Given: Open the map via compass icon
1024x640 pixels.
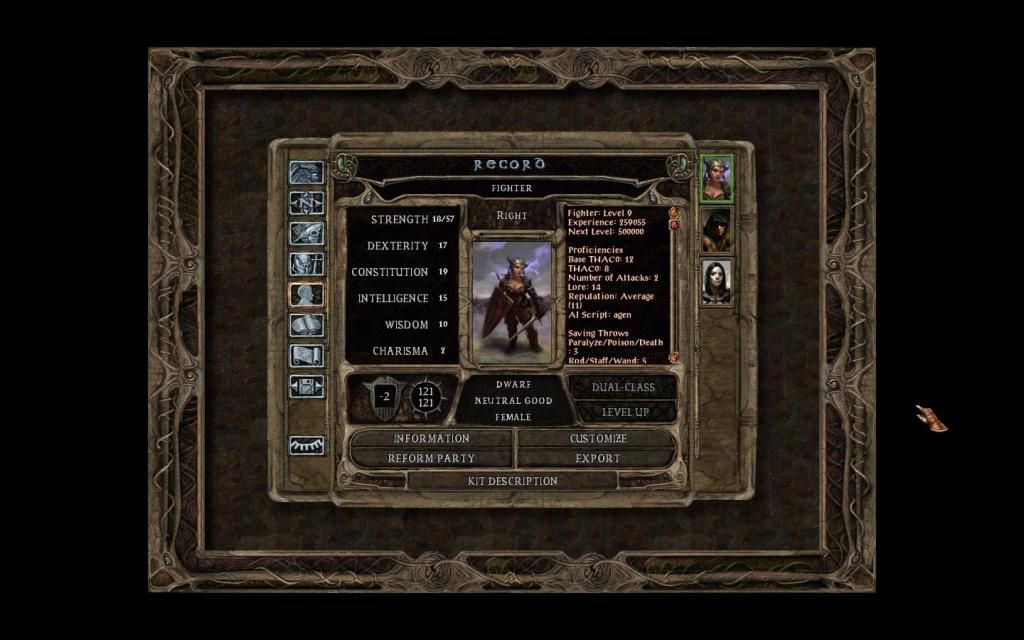Looking at the screenshot, I should pyautogui.click(x=306, y=203).
